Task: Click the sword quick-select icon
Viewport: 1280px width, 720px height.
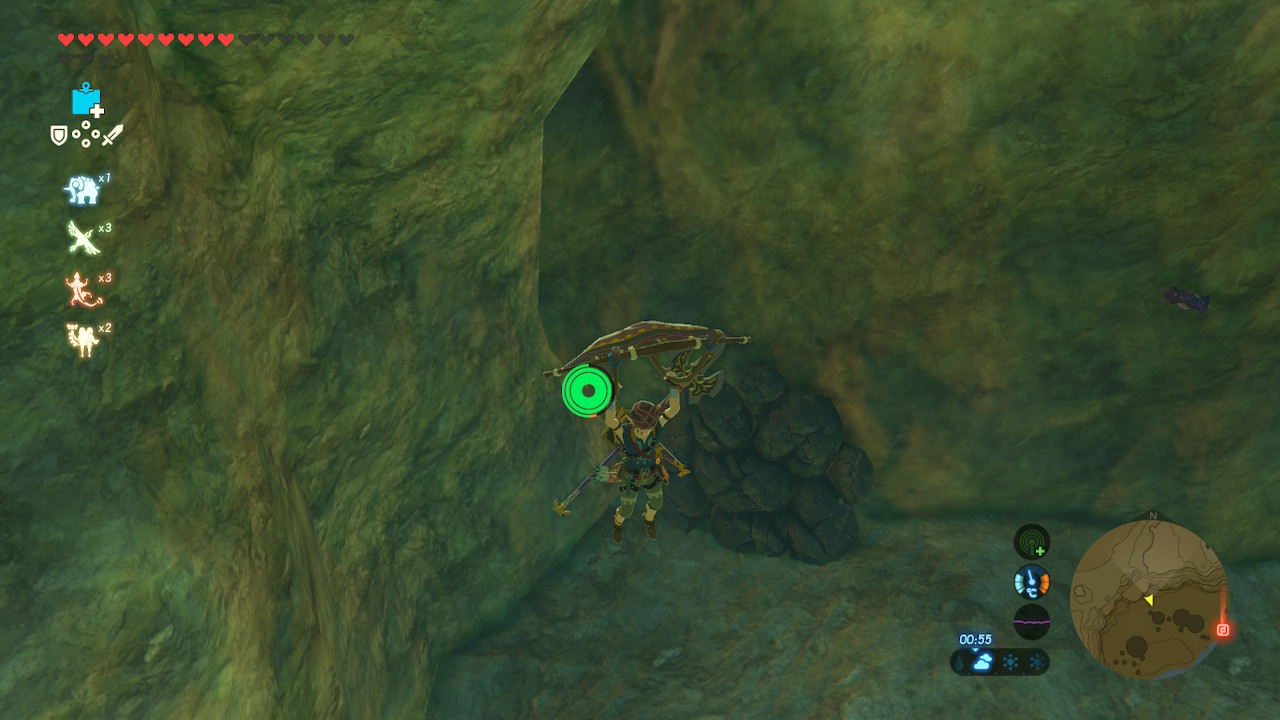Action: point(112,134)
